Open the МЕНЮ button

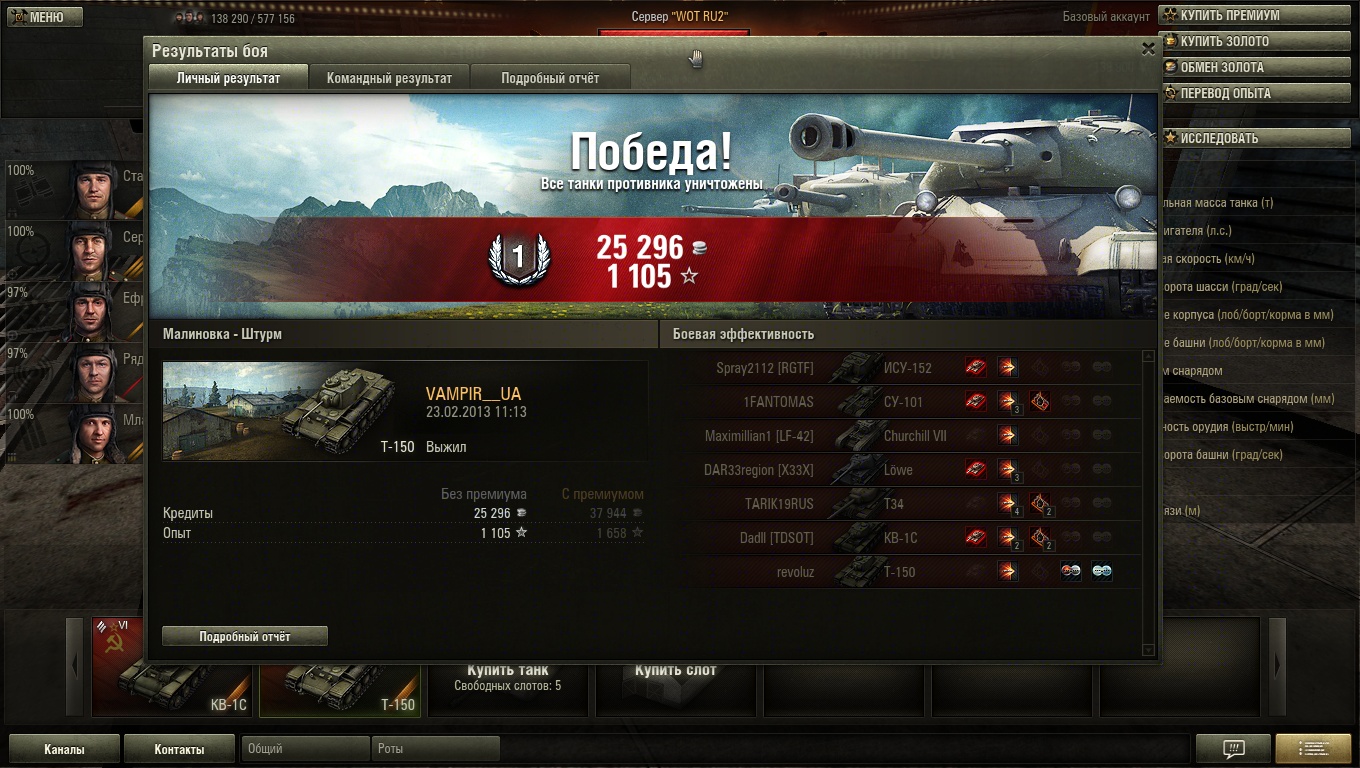tap(42, 17)
